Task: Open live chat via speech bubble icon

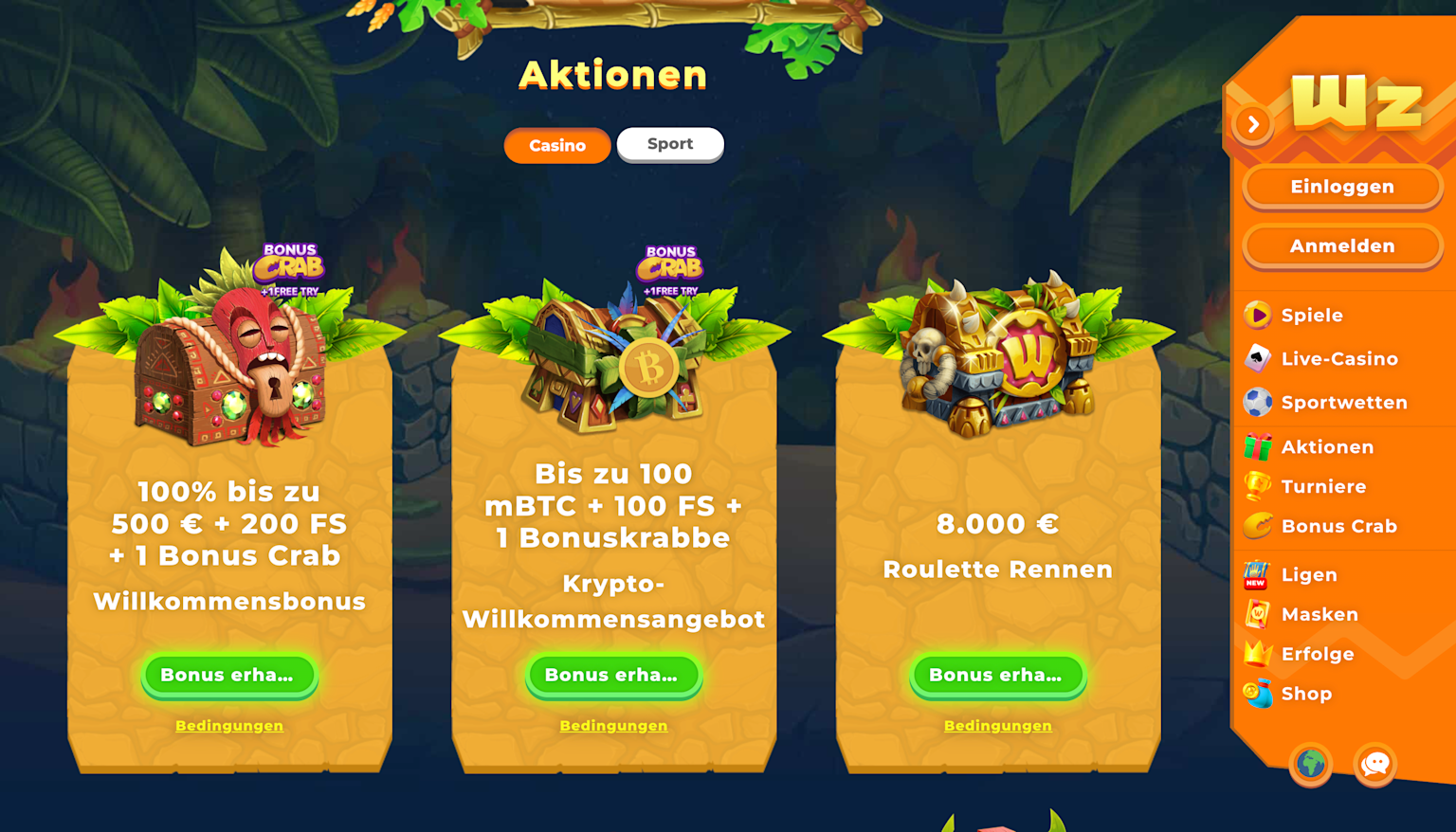Action: (x=1375, y=765)
